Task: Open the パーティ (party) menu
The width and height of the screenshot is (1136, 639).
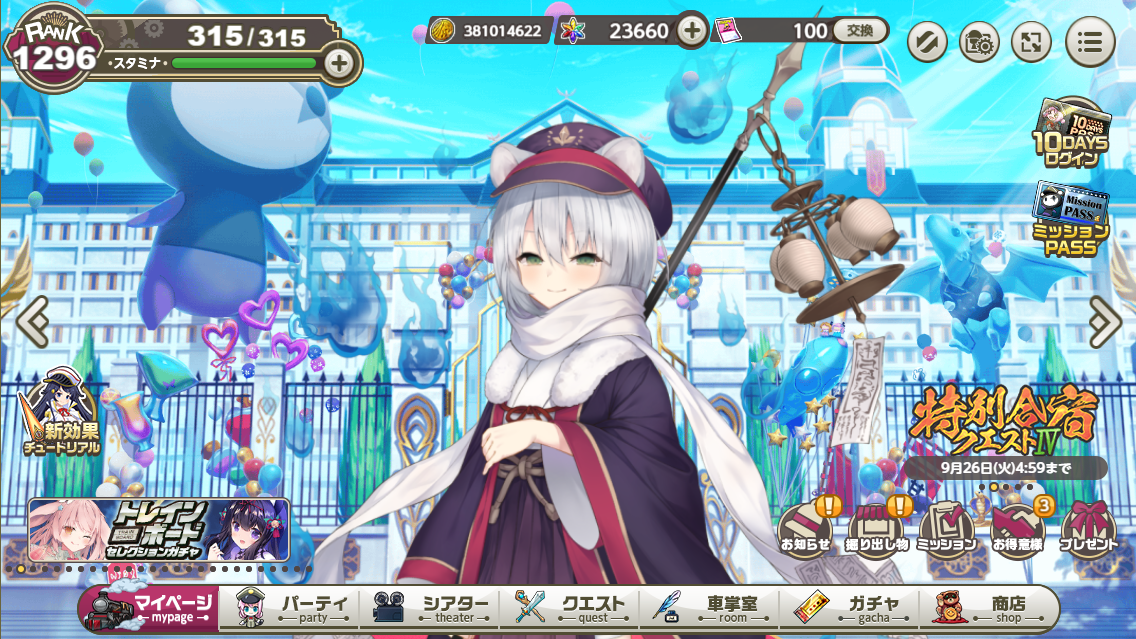Action: (297, 607)
